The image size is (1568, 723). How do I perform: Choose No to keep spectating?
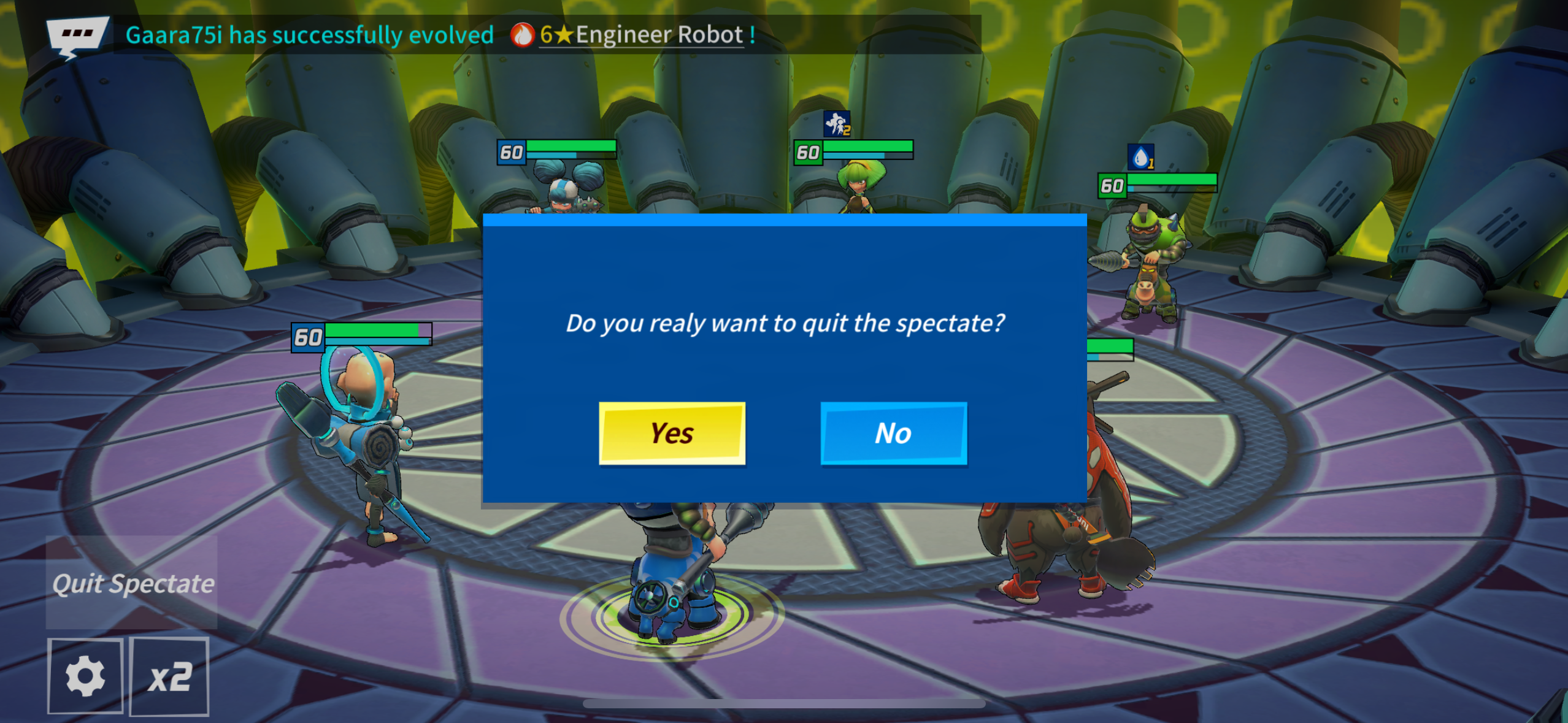click(893, 433)
